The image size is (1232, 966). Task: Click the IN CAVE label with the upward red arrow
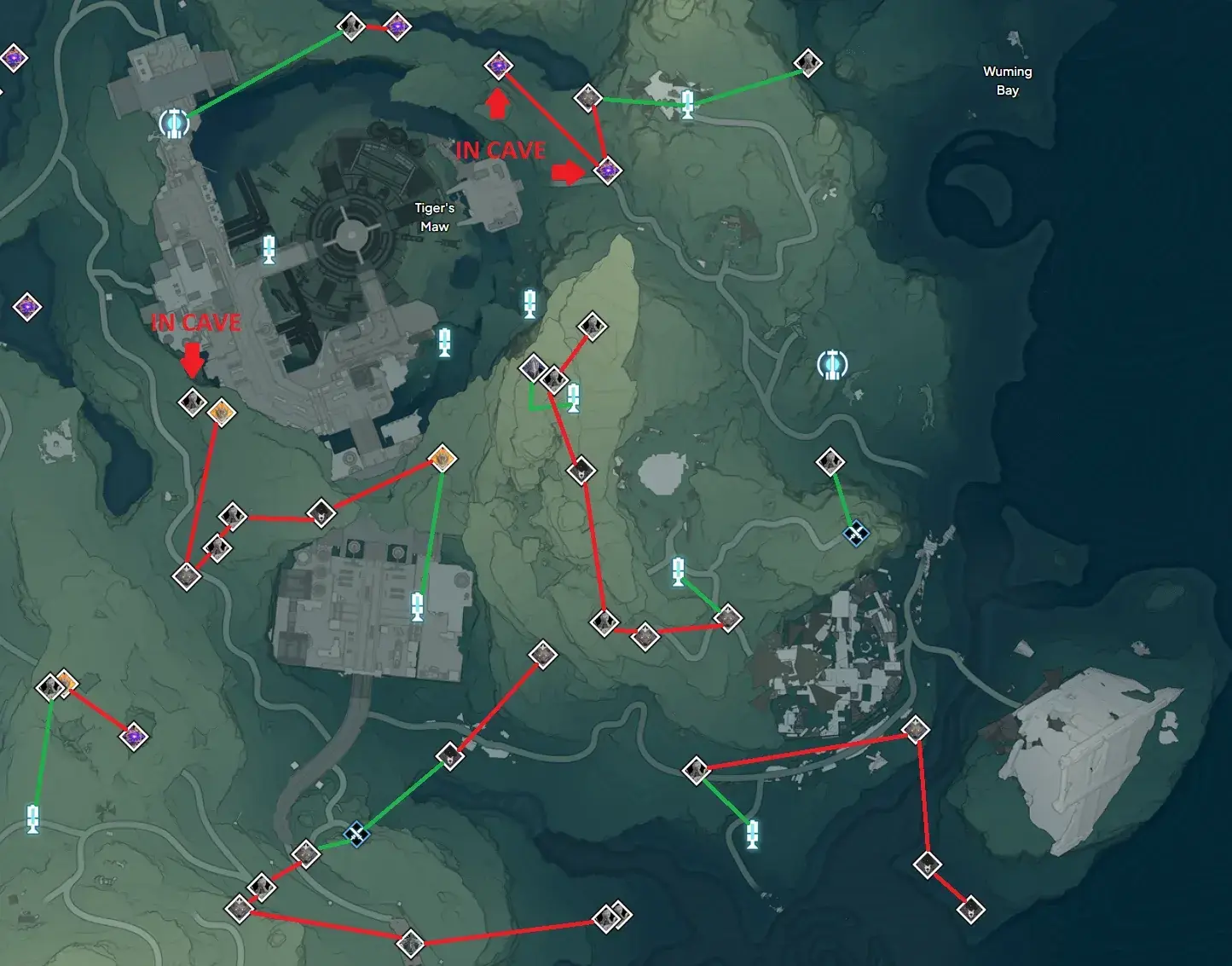click(500, 150)
